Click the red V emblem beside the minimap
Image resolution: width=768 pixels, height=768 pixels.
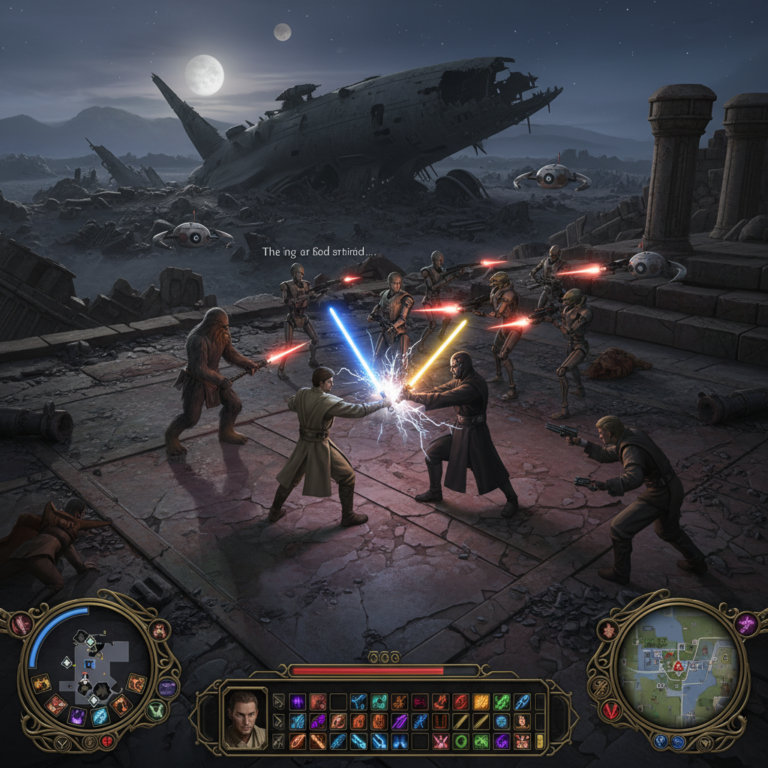609,709
